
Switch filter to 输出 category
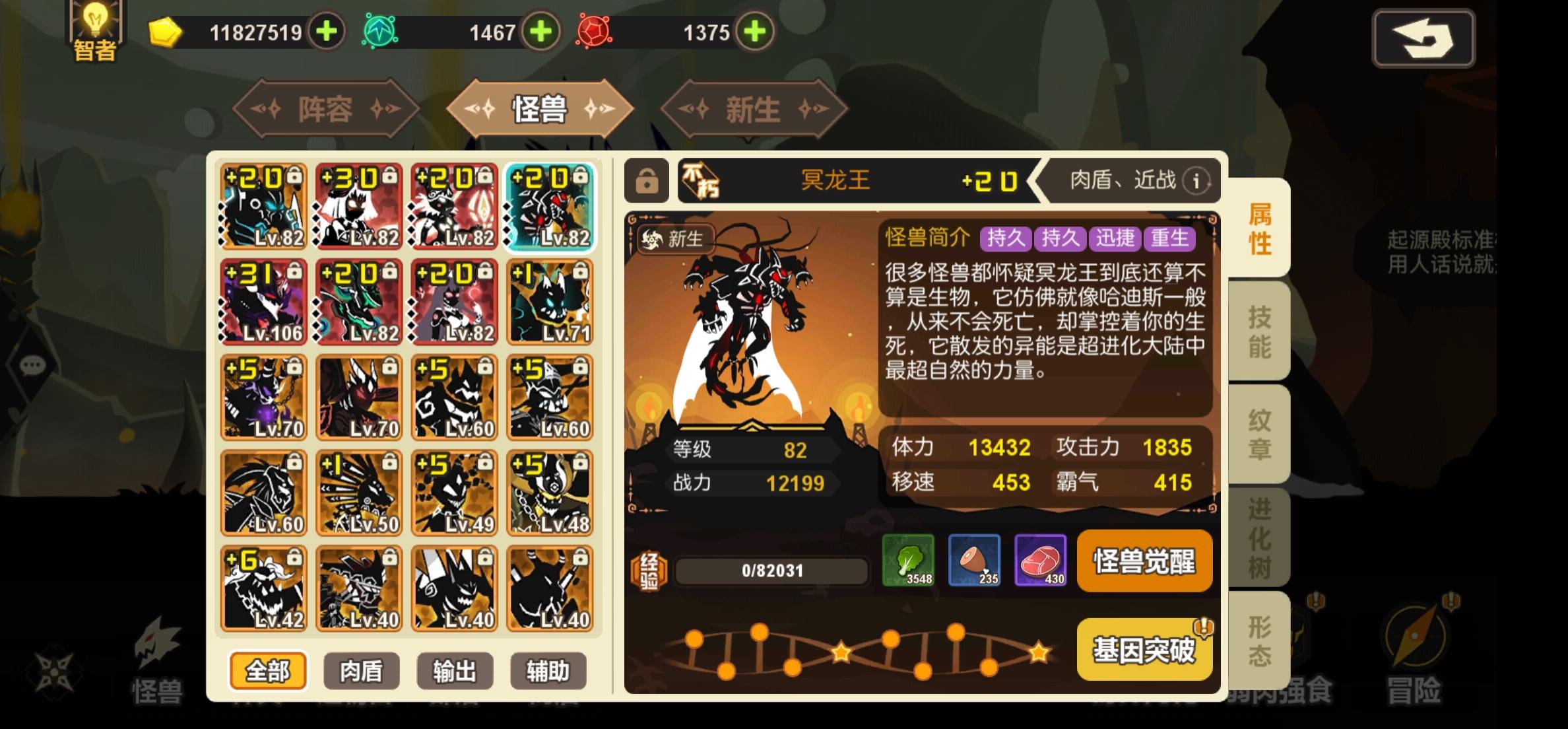pyautogui.click(x=455, y=669)
